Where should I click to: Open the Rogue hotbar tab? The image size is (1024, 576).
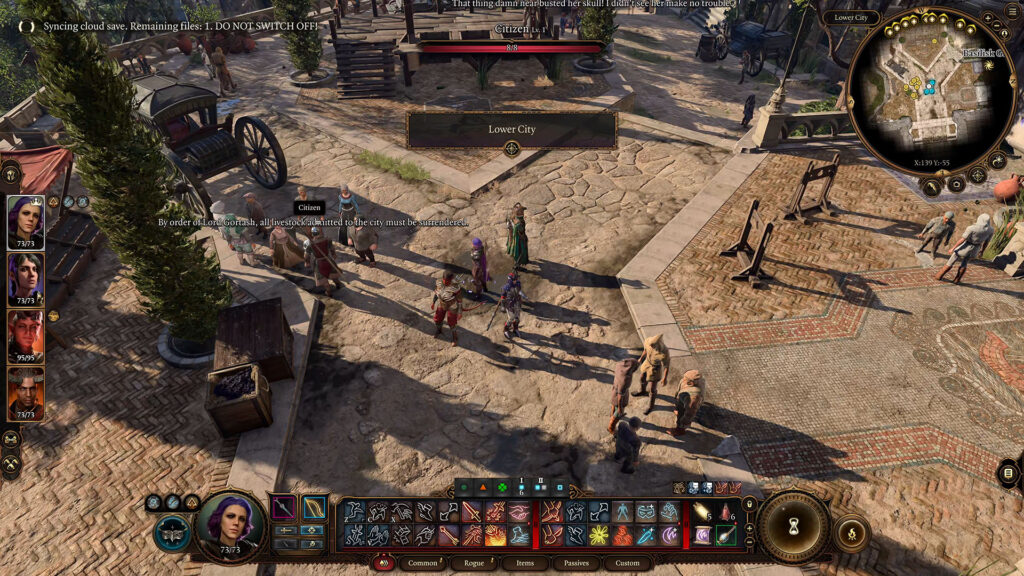point(473,563)
